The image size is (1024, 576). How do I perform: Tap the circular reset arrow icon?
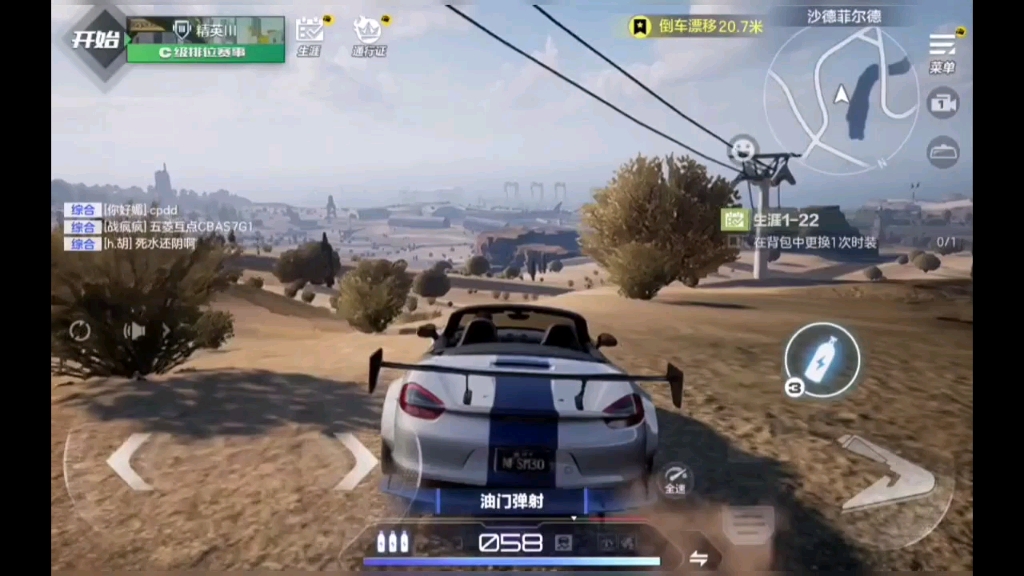tap(80, 331)
